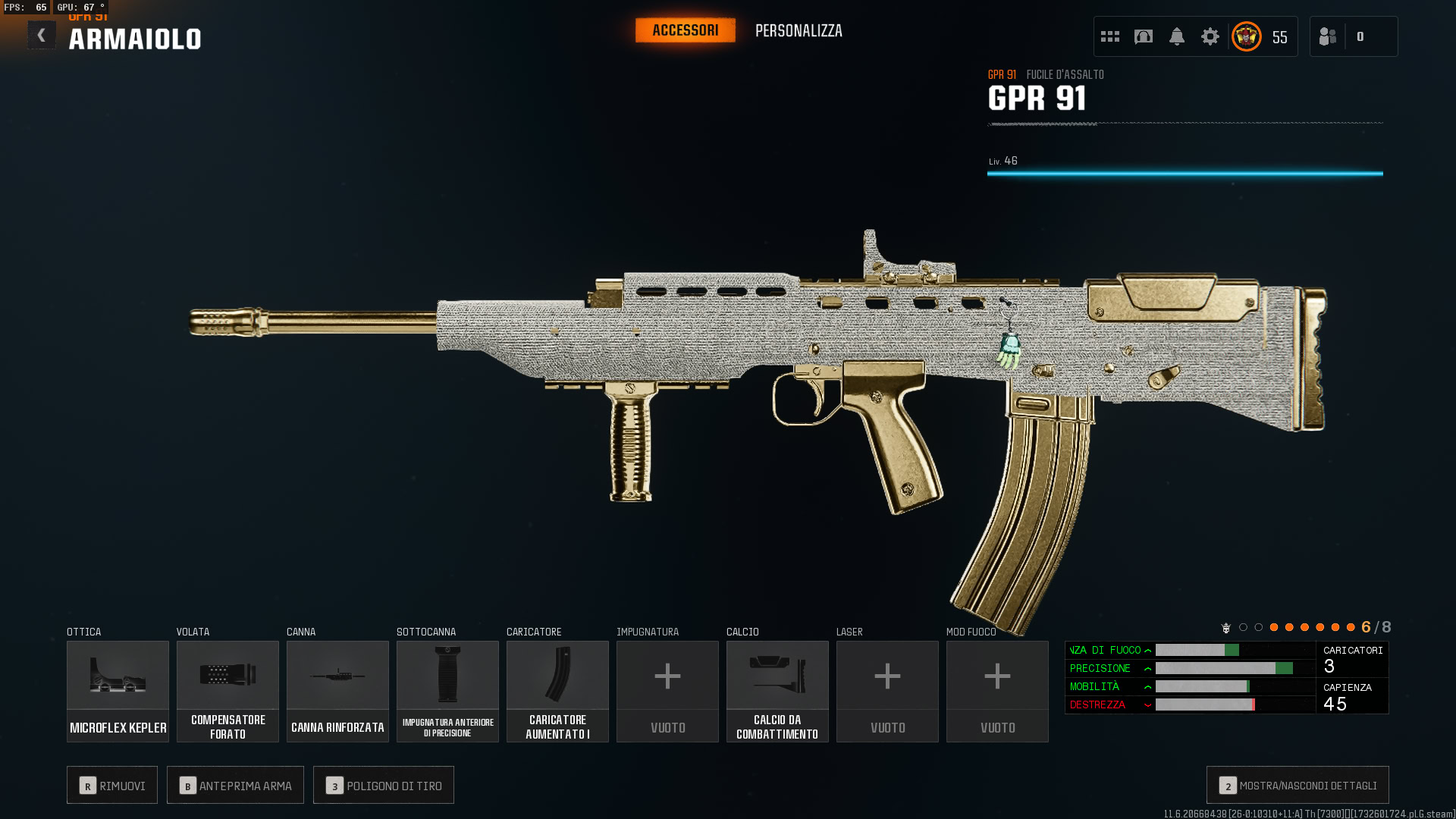
Task: Select the Microflex Kepler optic slot
Action: 118,691
